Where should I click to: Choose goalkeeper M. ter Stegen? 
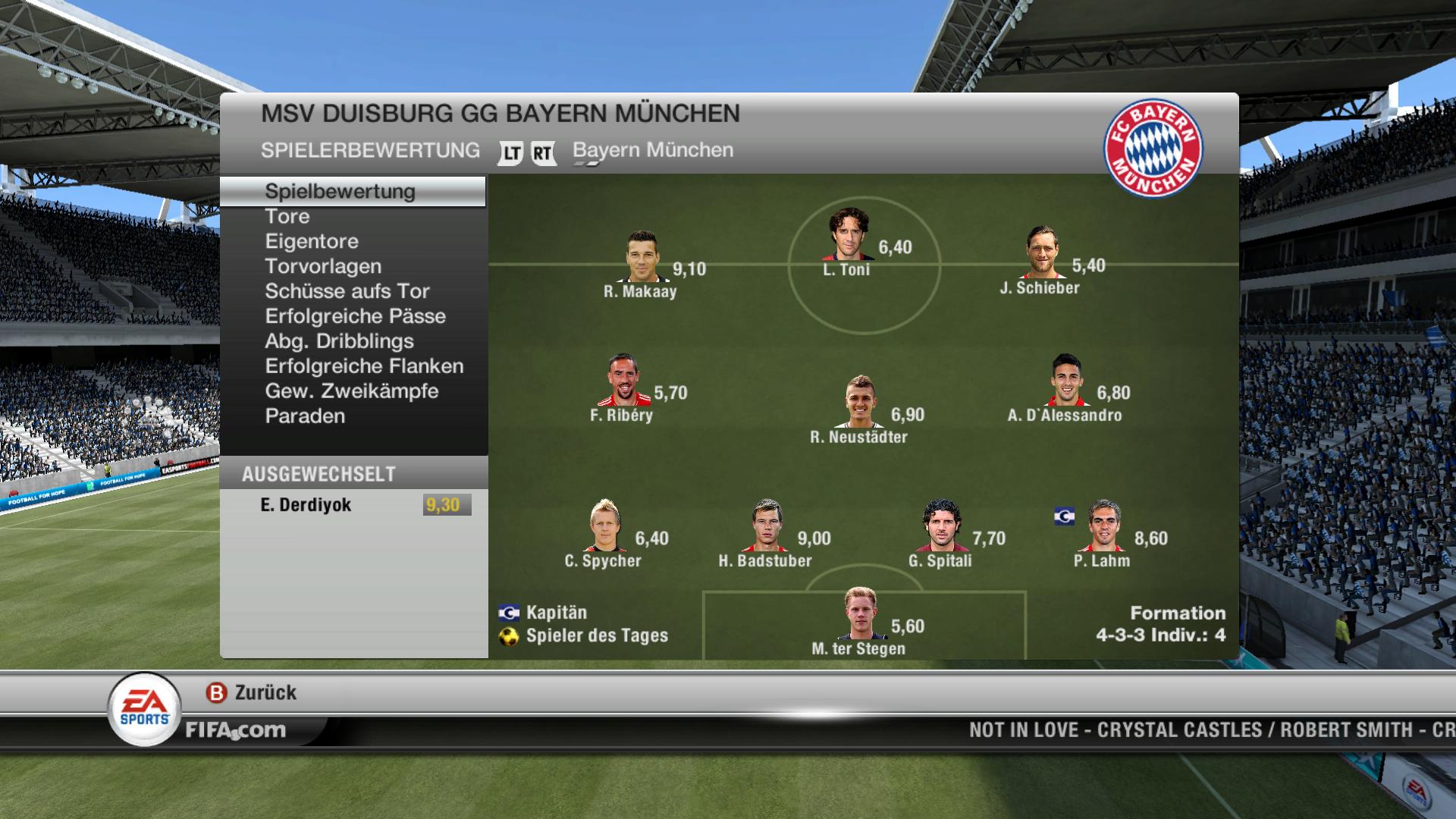[x=861, y=613]
